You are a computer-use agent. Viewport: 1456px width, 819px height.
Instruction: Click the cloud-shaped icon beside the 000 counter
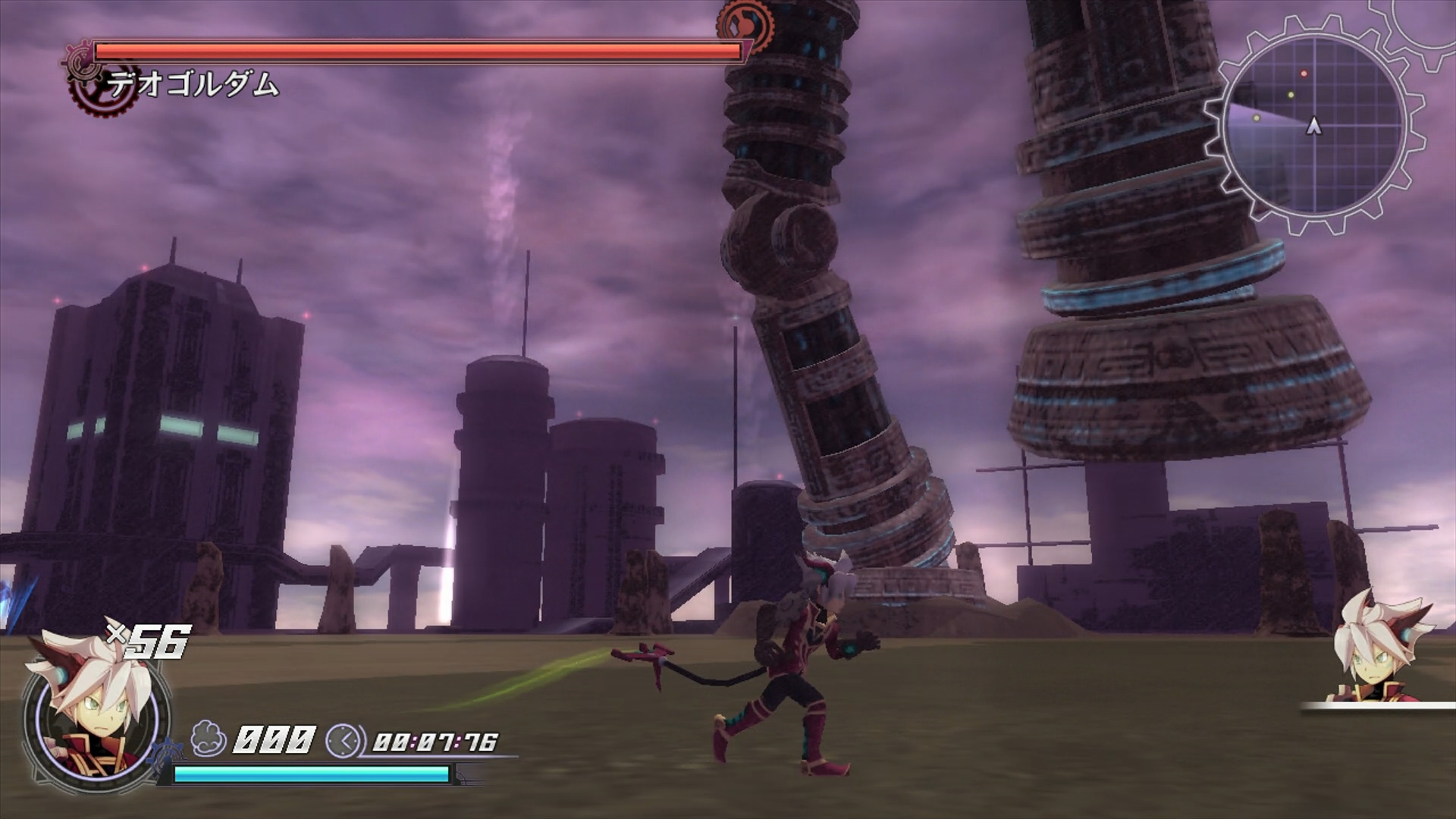point(208,739)
